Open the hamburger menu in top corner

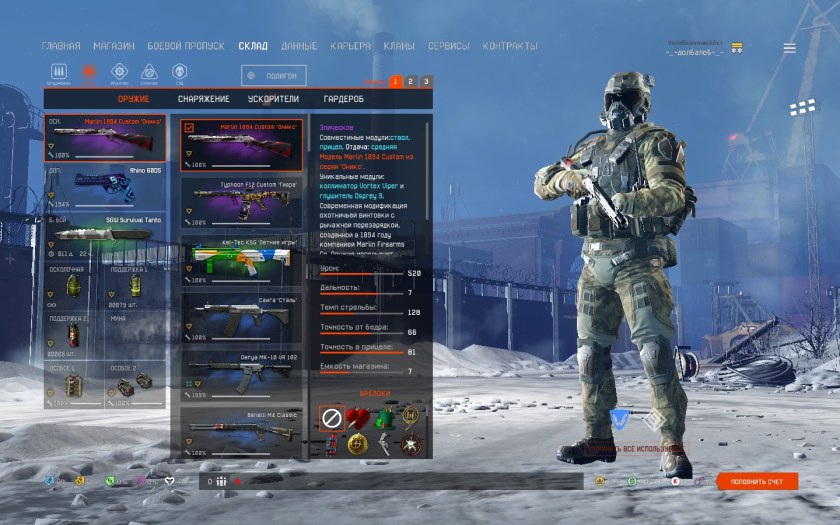(790, 48)
